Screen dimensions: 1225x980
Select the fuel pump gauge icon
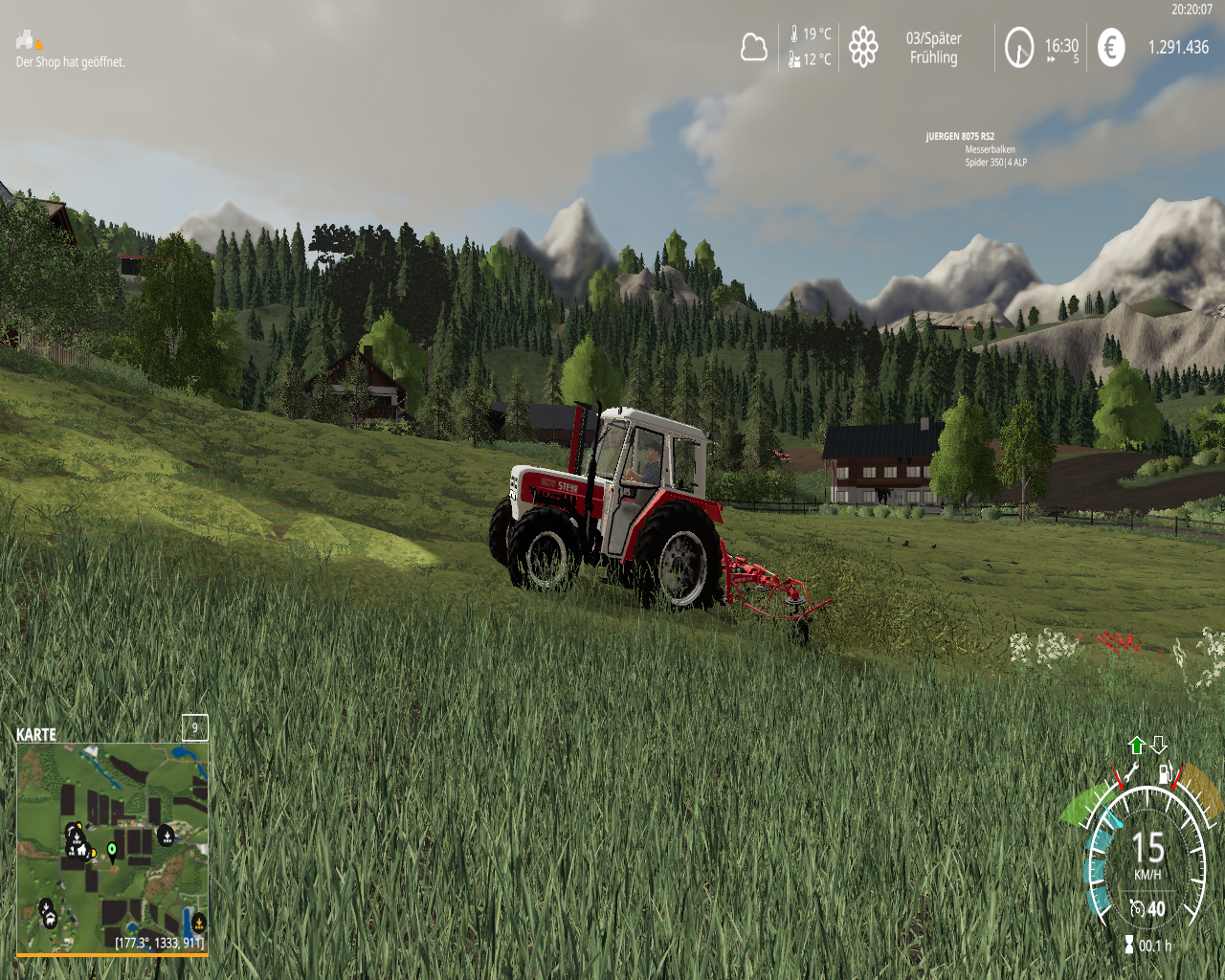coord(1165,773)
